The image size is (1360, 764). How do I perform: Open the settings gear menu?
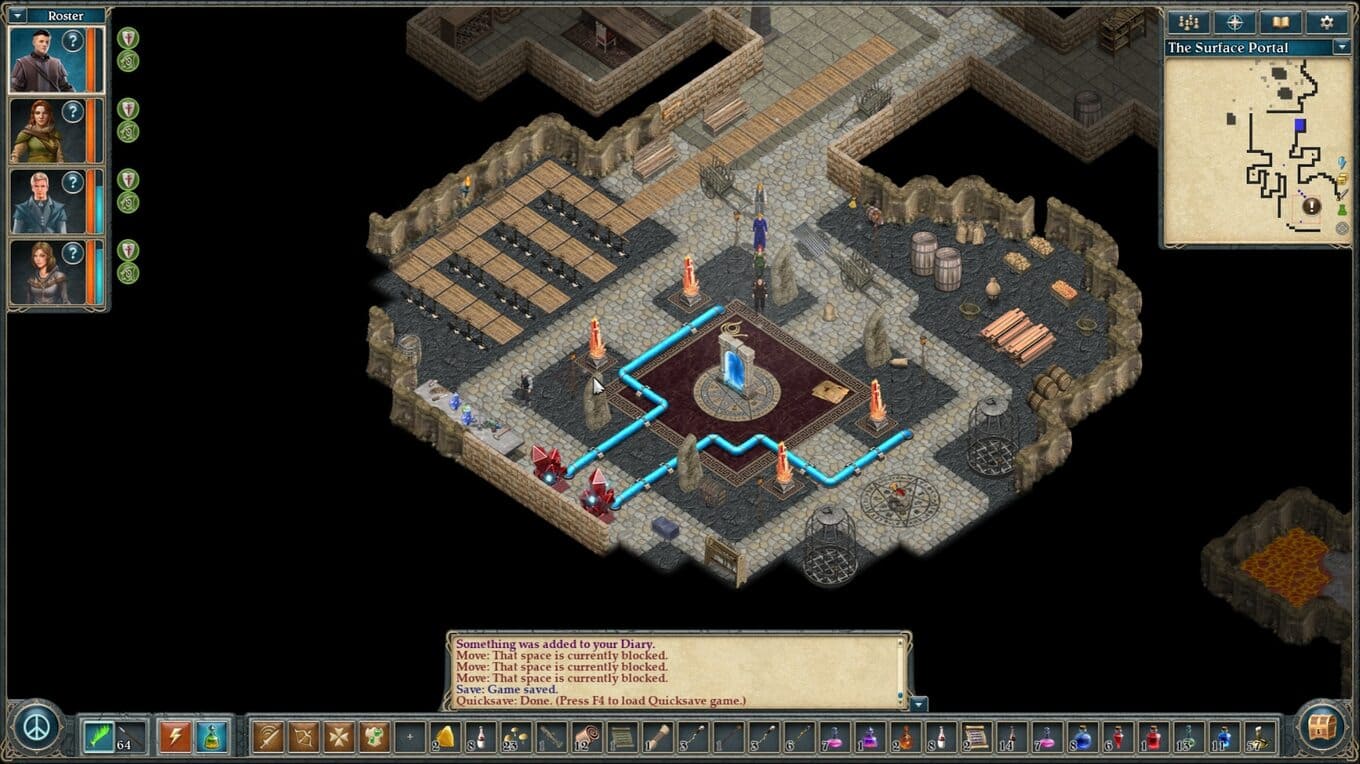tap(1326, 22)
